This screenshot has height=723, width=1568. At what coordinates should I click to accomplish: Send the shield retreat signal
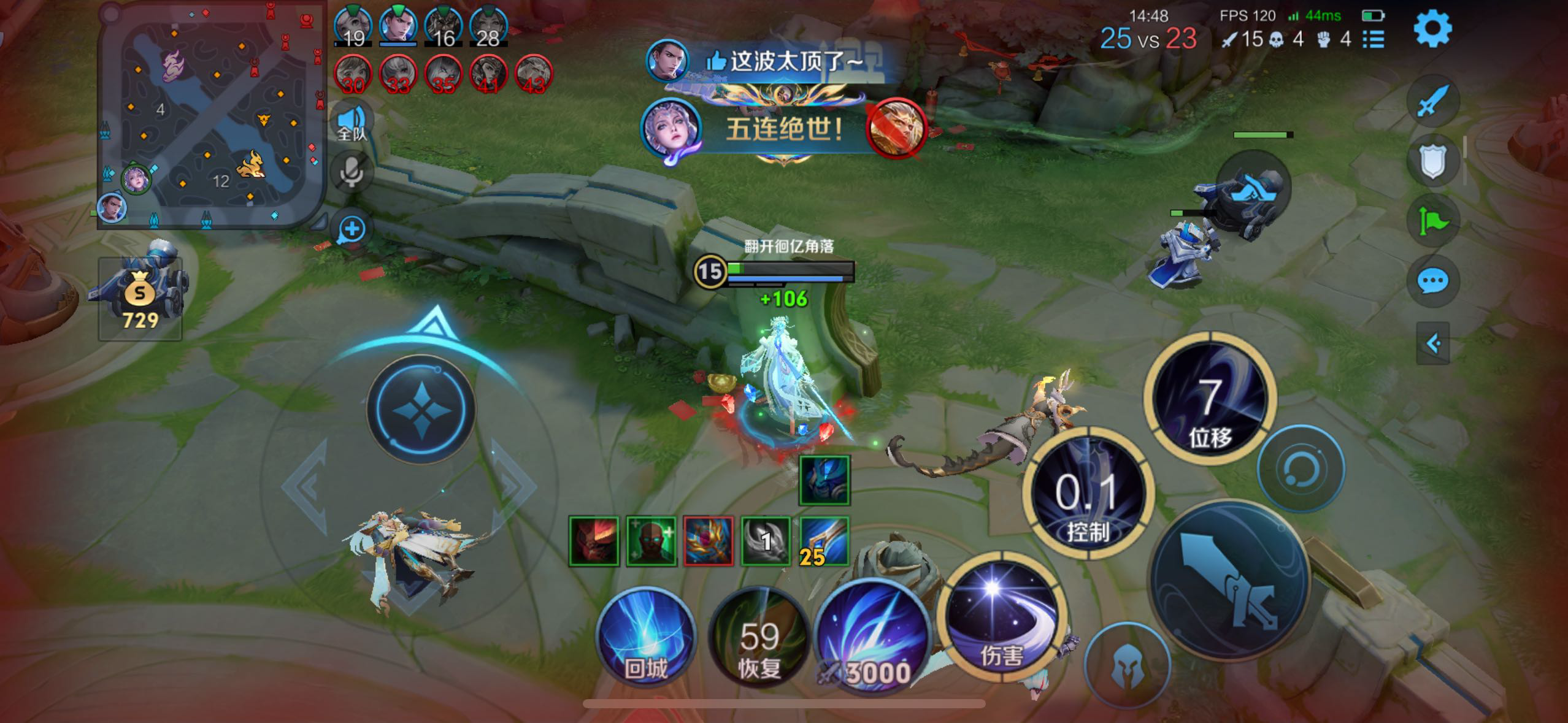(1432, 161)
